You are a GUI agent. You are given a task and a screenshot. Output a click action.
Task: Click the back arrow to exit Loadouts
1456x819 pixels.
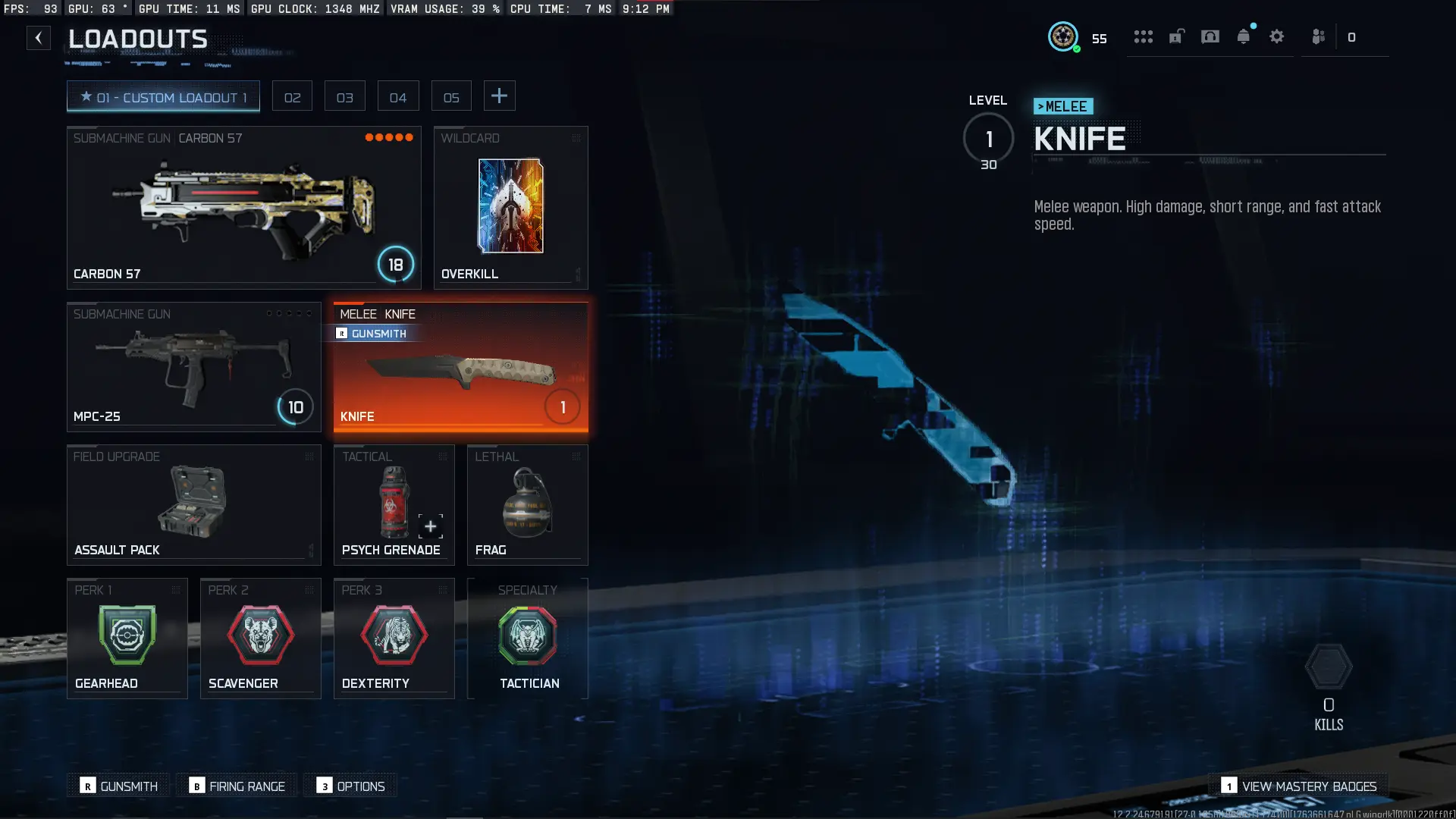point(39,37)
